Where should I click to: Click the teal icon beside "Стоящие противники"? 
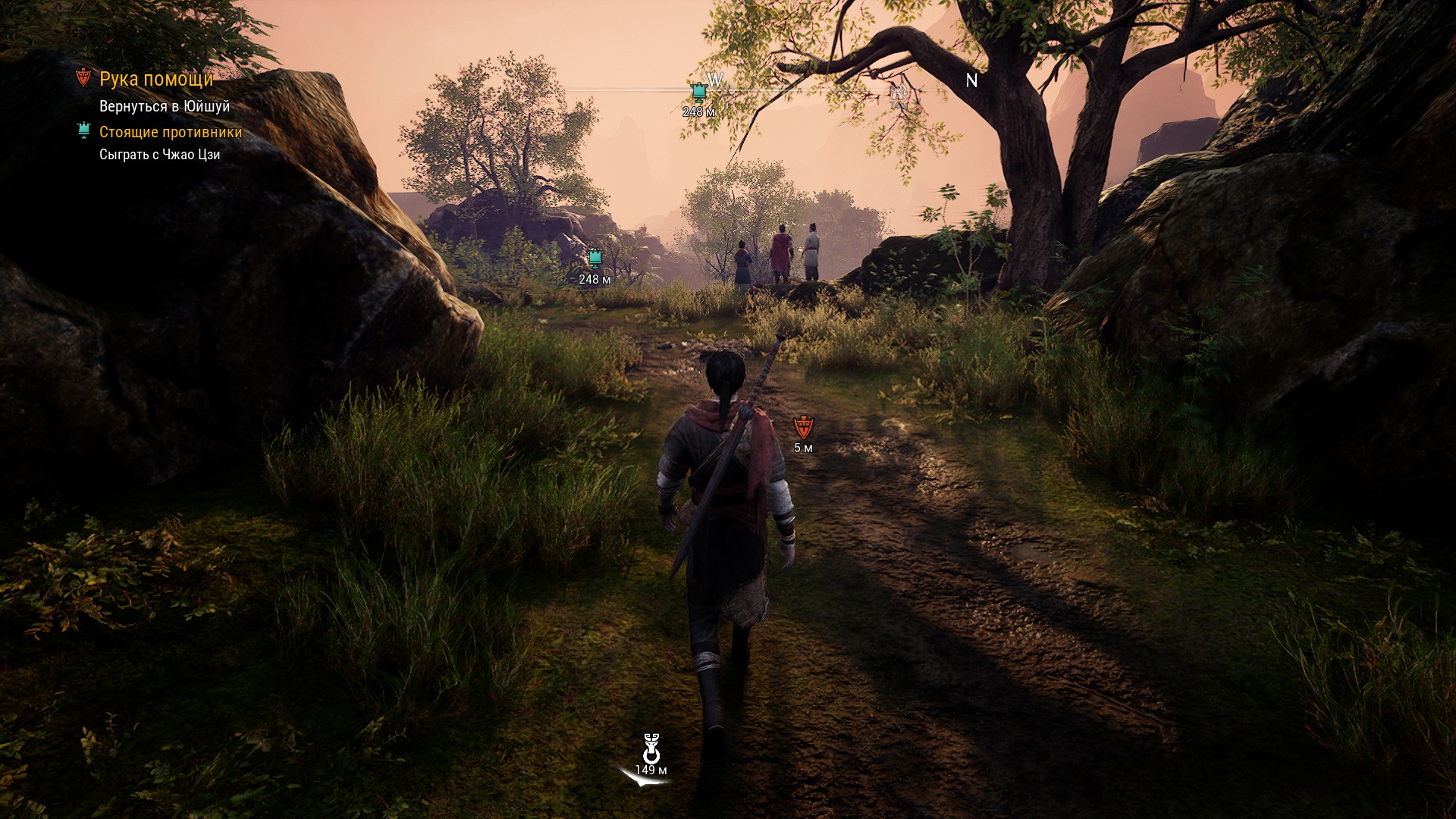pos(84,131)
